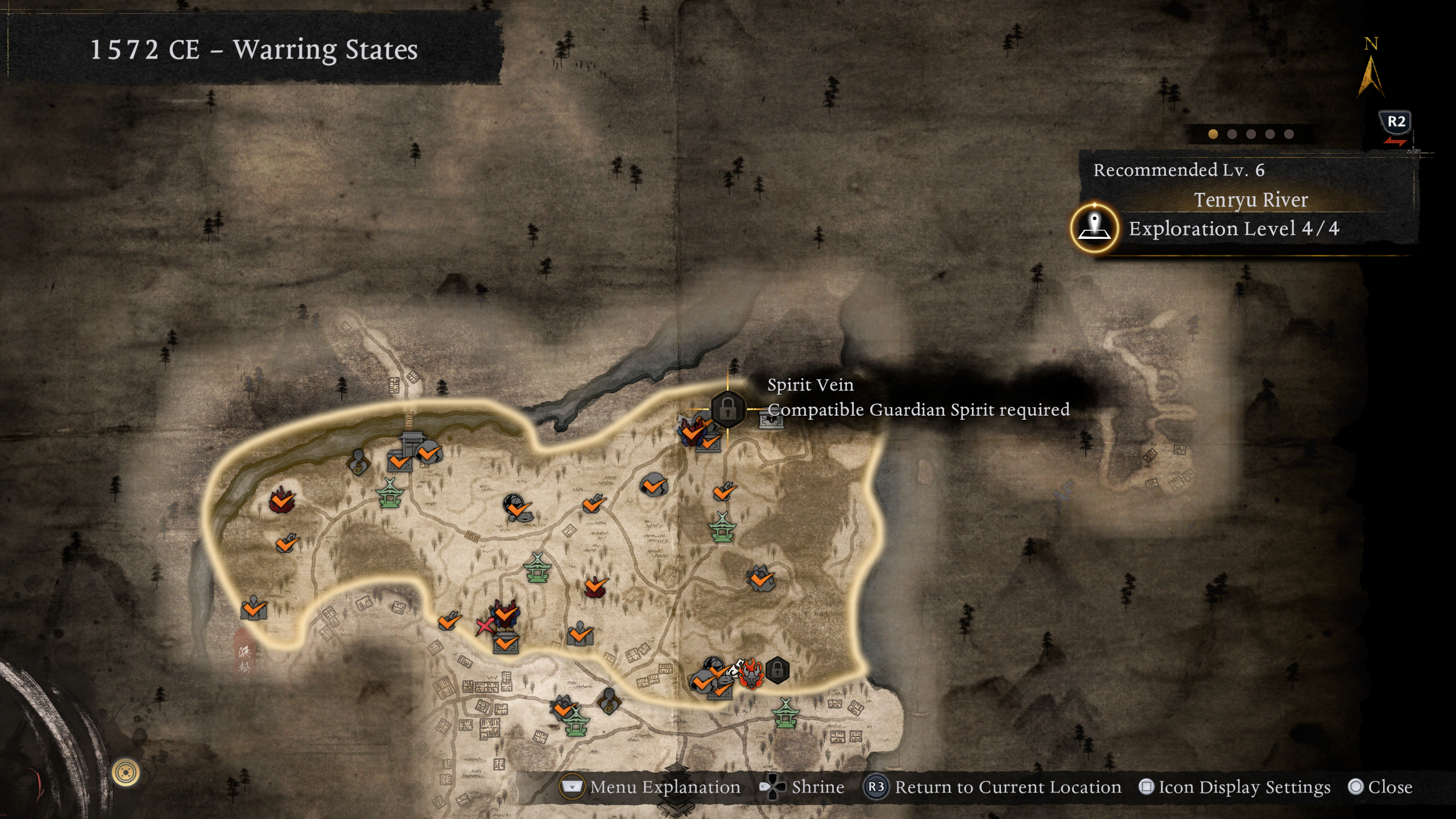Image resolution: width=1456 pixels, height=819 pixels.
Task: Toggle the locked hexagon marker in the southeast
Action: click(777, 670)
